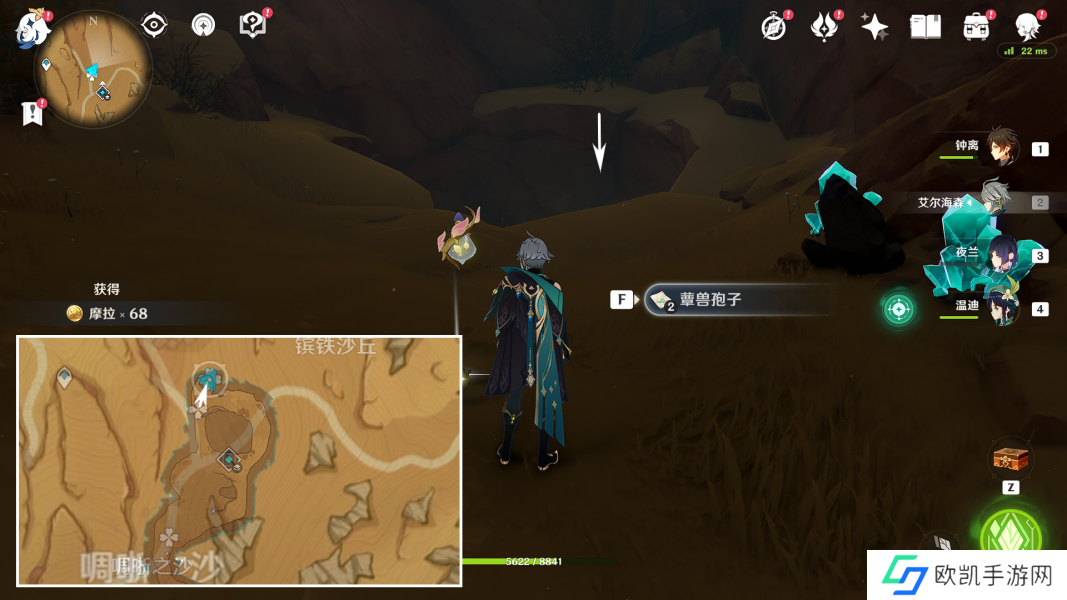Viewport: 1067px width, 600px height.
Task: Activate the eye-shaped Elemental Sight icon
Action: tap(154, 25)
